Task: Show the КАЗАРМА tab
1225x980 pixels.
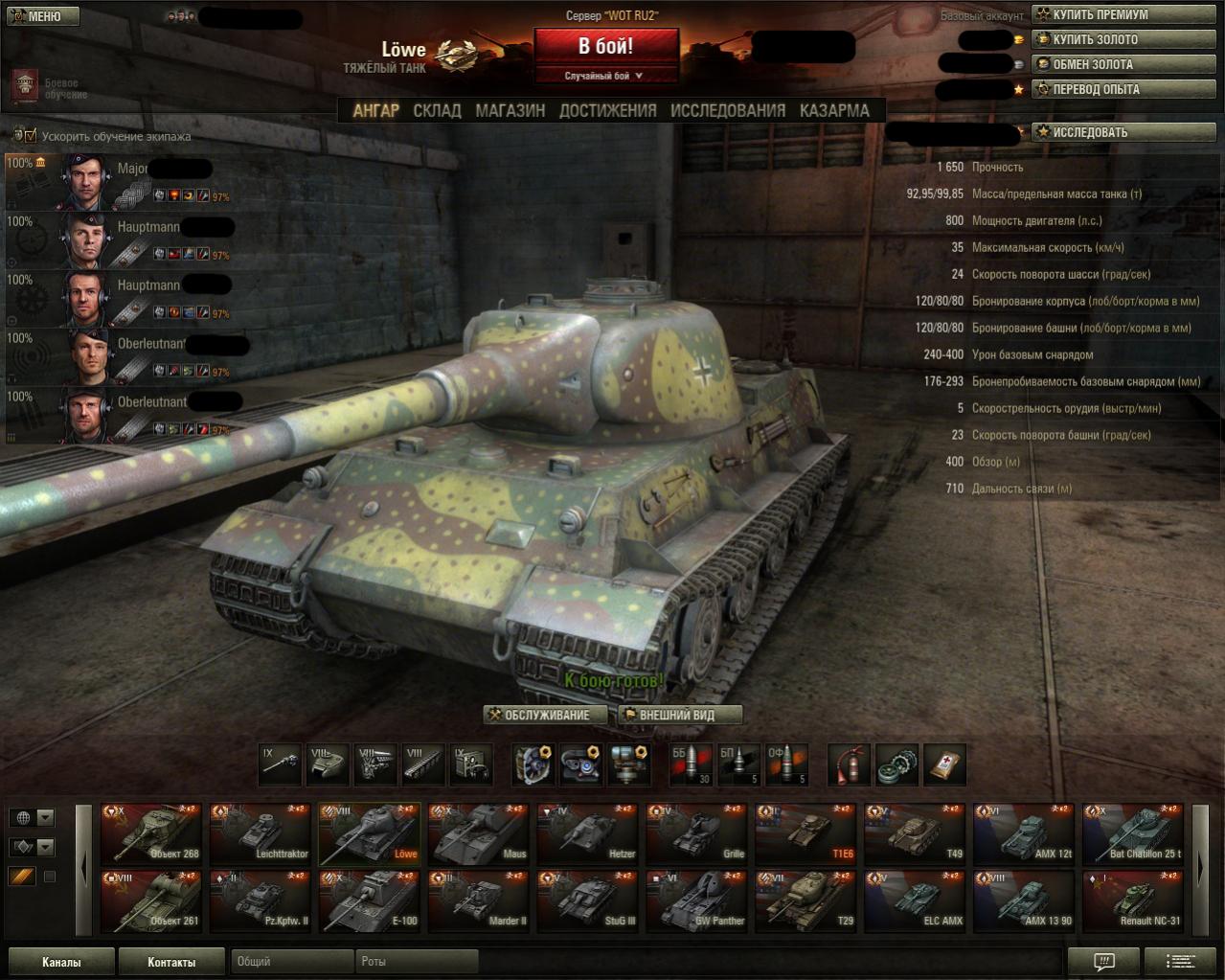Action: coord(834,110)
